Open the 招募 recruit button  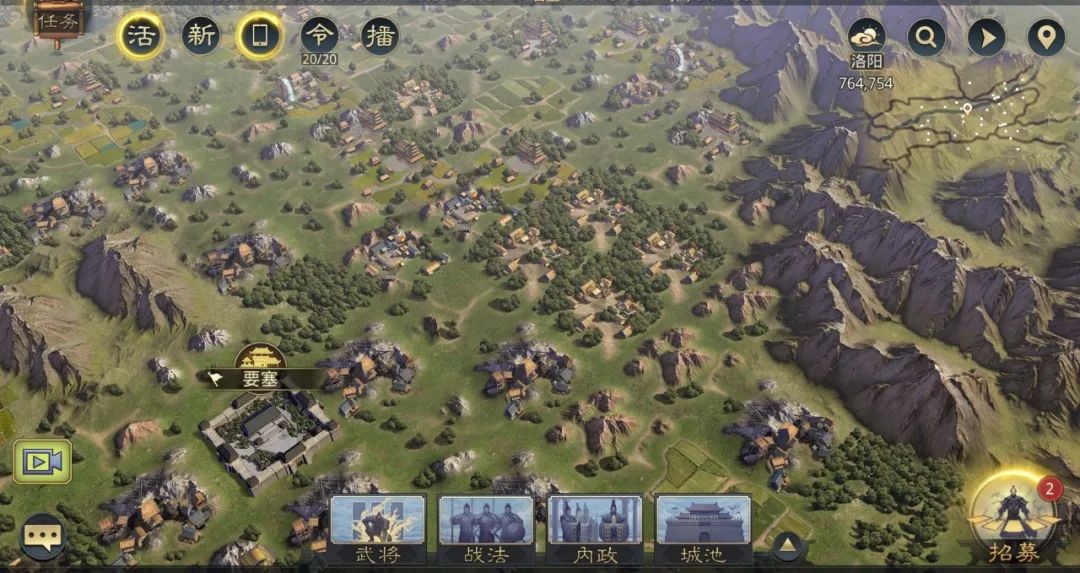pyautogui.click(x=1013, y=518)
